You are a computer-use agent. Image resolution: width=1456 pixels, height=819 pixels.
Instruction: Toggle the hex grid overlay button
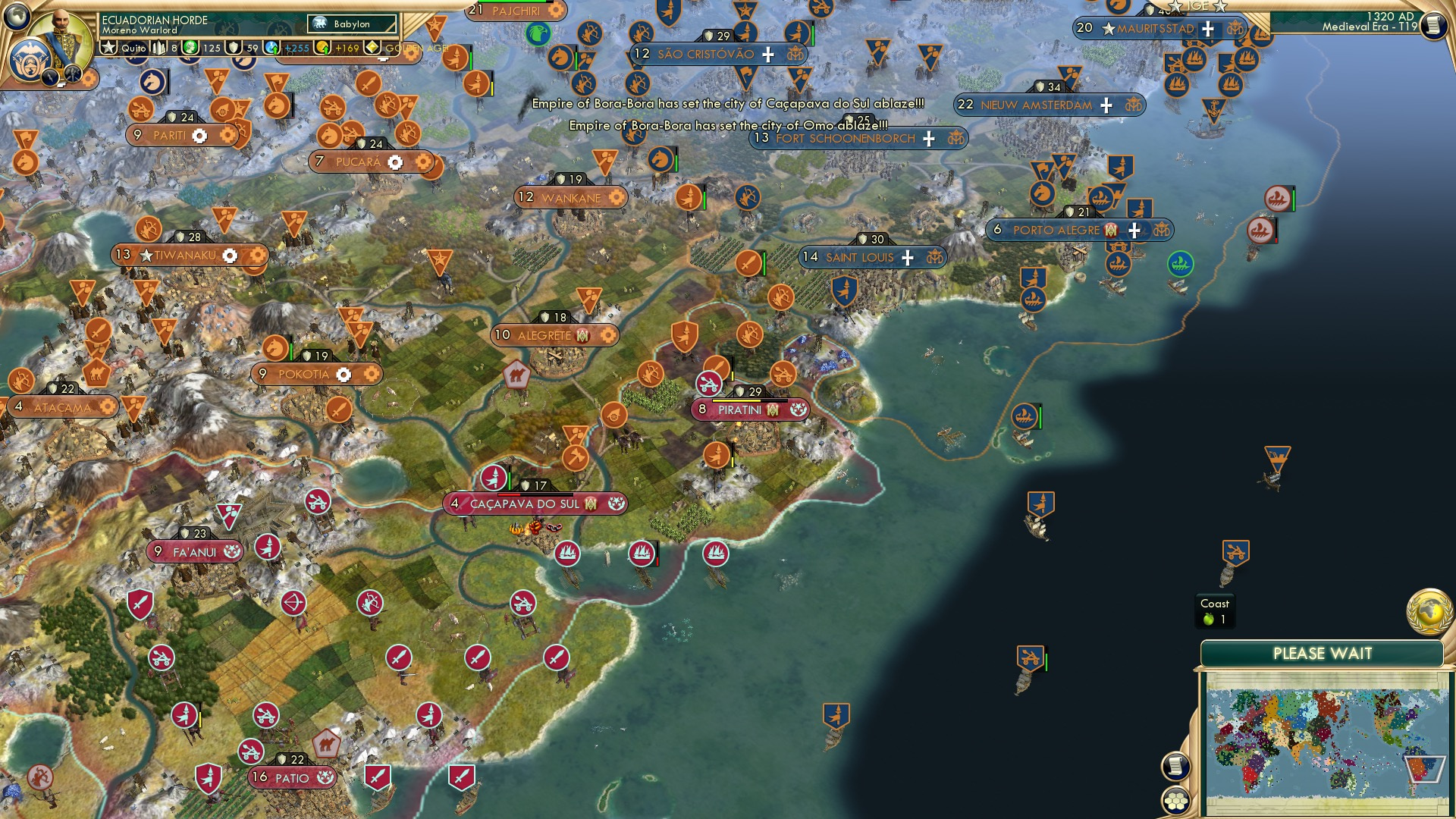(x=1176, y=802)
